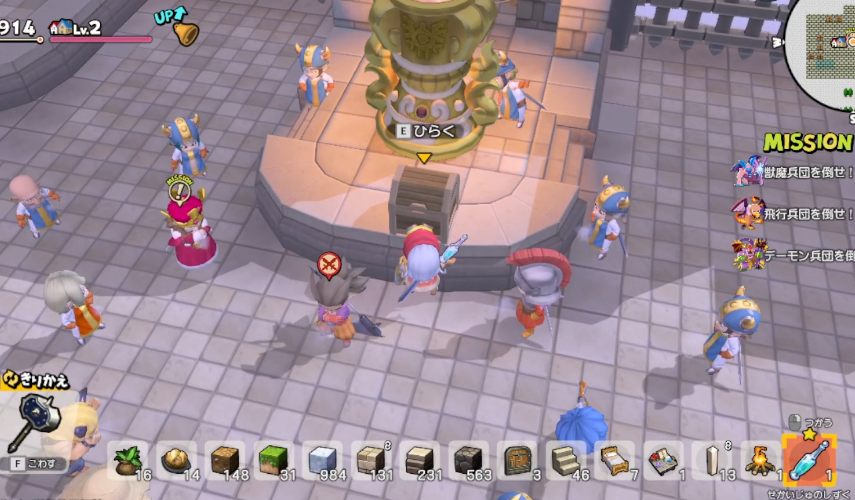The width and height of the screenshot is (855, 500).
Task: Select the bonfire hotbar slot
Action: click(761, 460)
